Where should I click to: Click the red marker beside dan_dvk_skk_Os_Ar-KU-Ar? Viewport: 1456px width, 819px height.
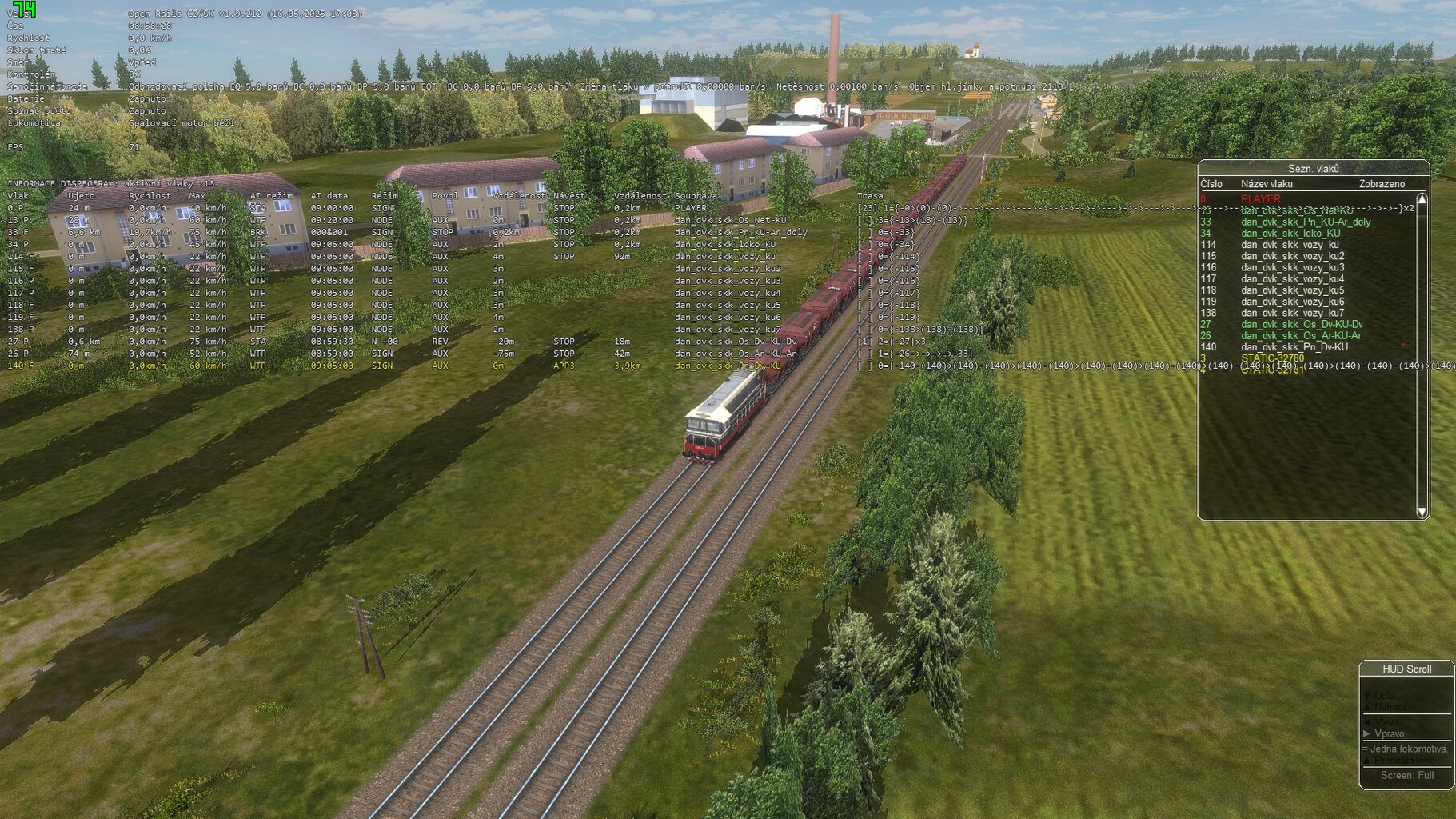click(x=1403, y=344)
